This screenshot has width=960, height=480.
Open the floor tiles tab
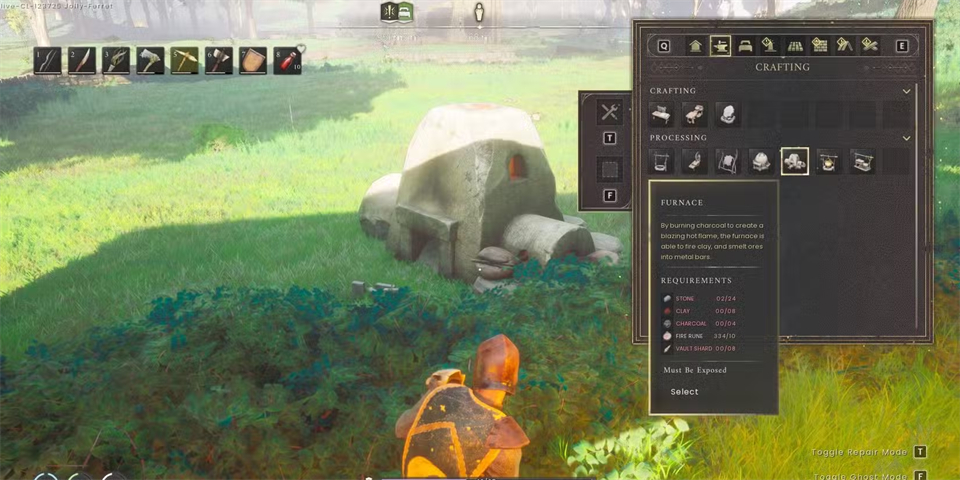click(795, 46)
